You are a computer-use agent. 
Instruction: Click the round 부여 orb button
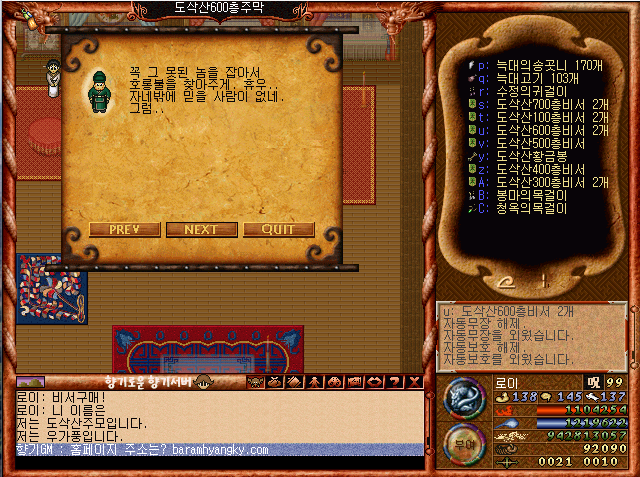click(463, 444)
